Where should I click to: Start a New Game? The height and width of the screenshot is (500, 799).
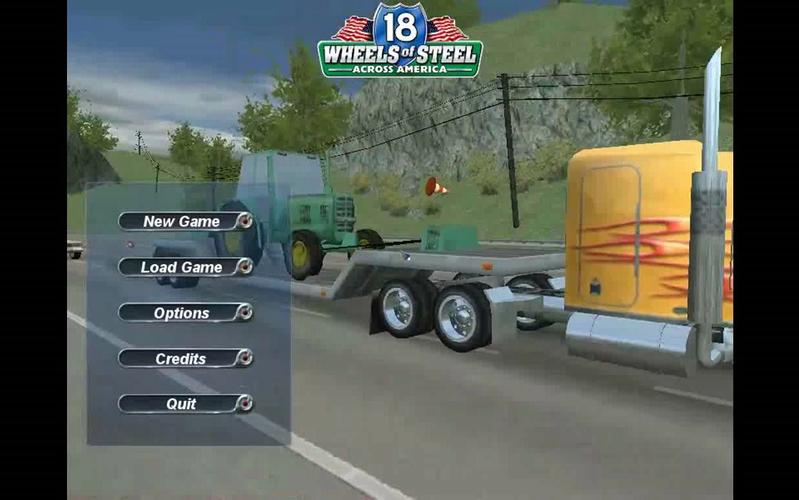point(184,221)
